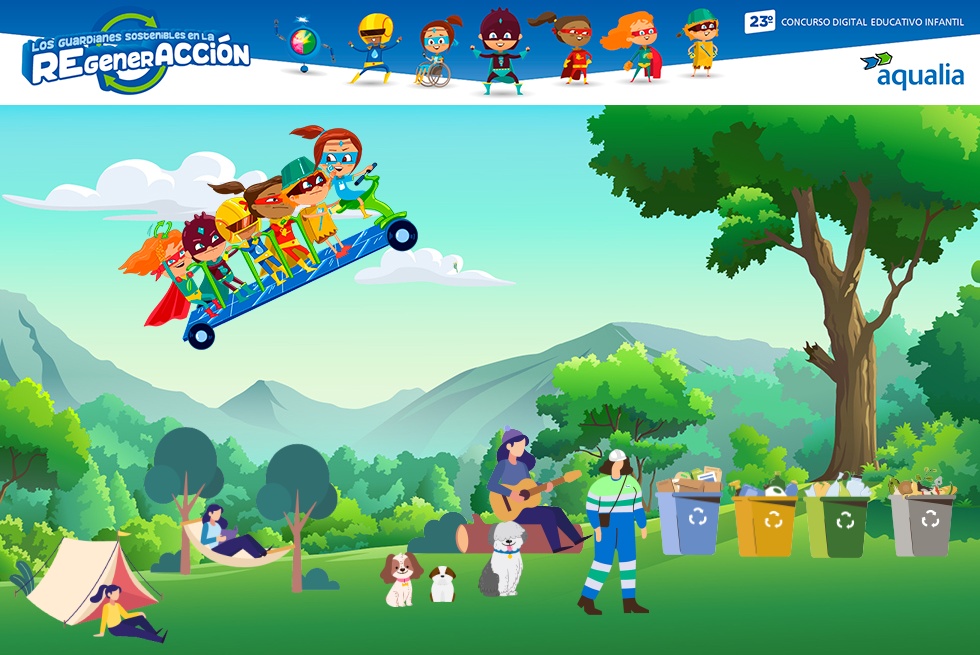Open the aqualia logo link

pyautogui.click(x=912, y=71)
